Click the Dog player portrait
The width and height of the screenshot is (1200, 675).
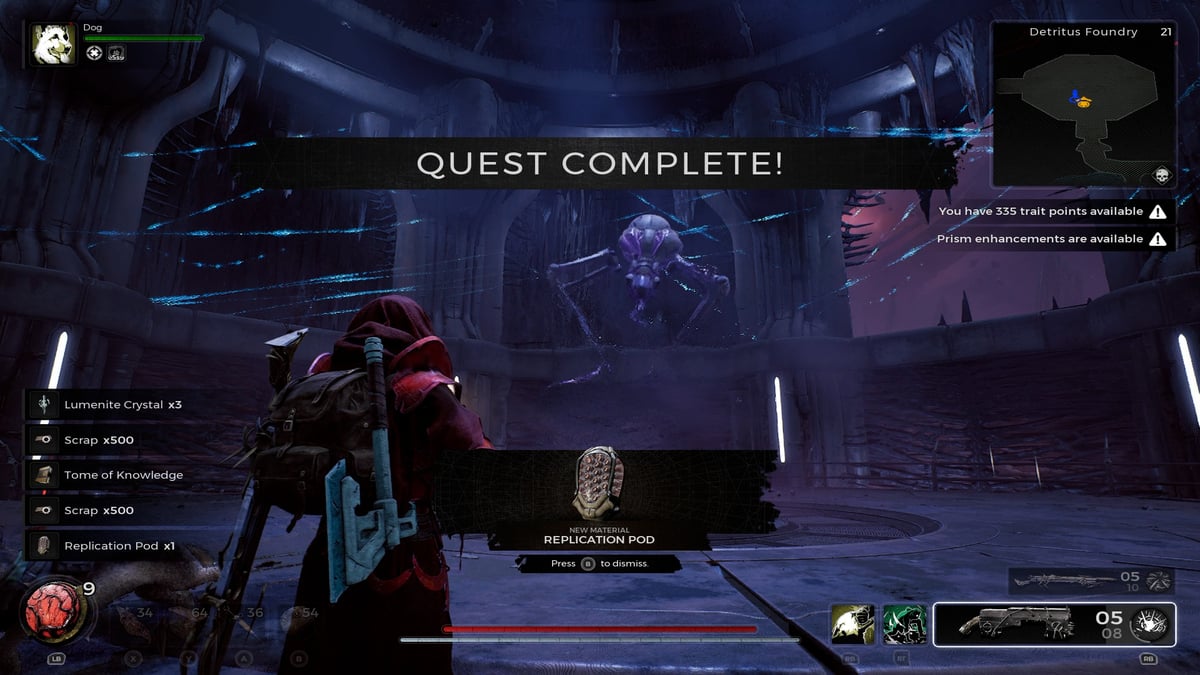(x=53, y=44)
